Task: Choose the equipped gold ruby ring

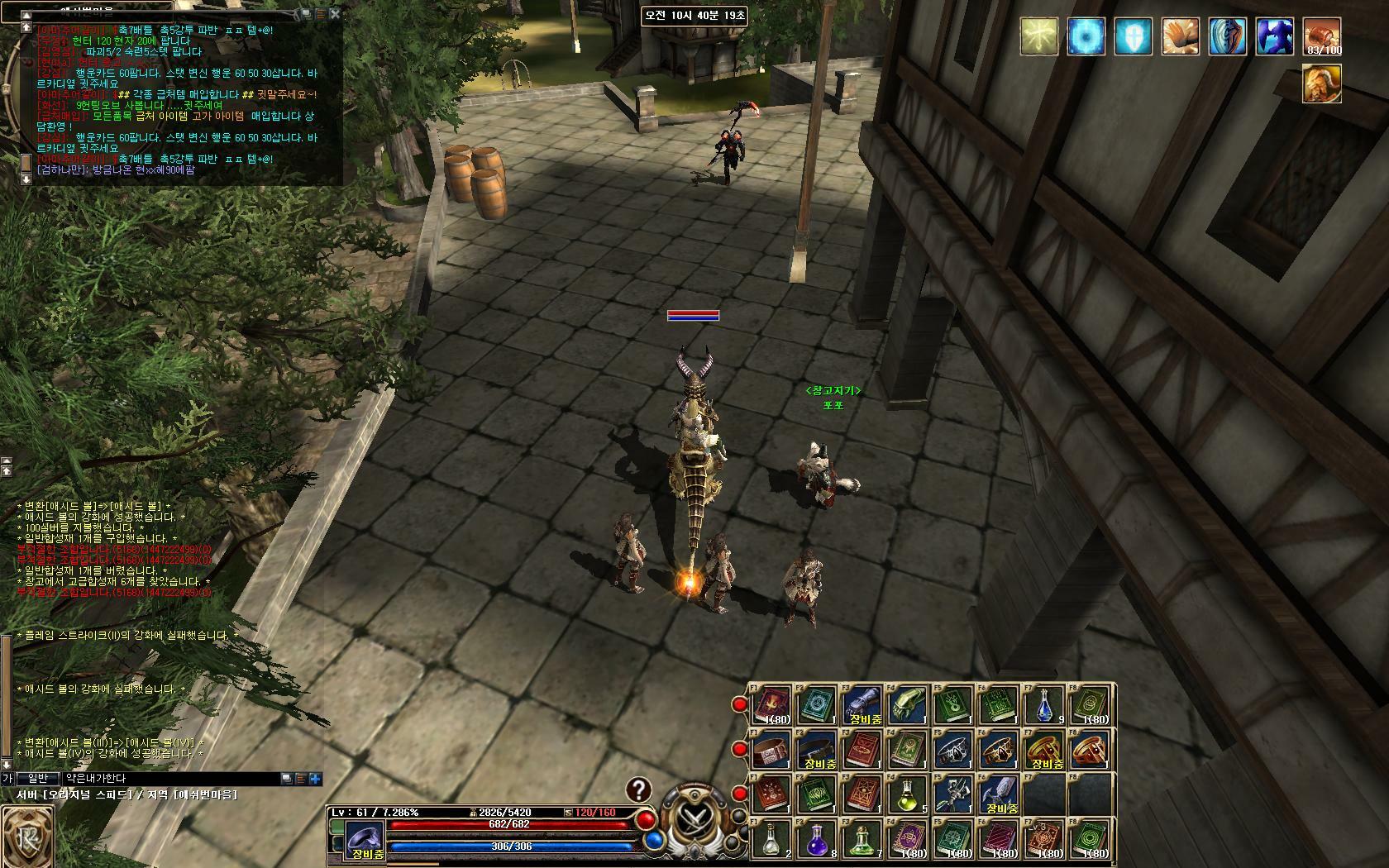Action: (x=1046, y=751)
